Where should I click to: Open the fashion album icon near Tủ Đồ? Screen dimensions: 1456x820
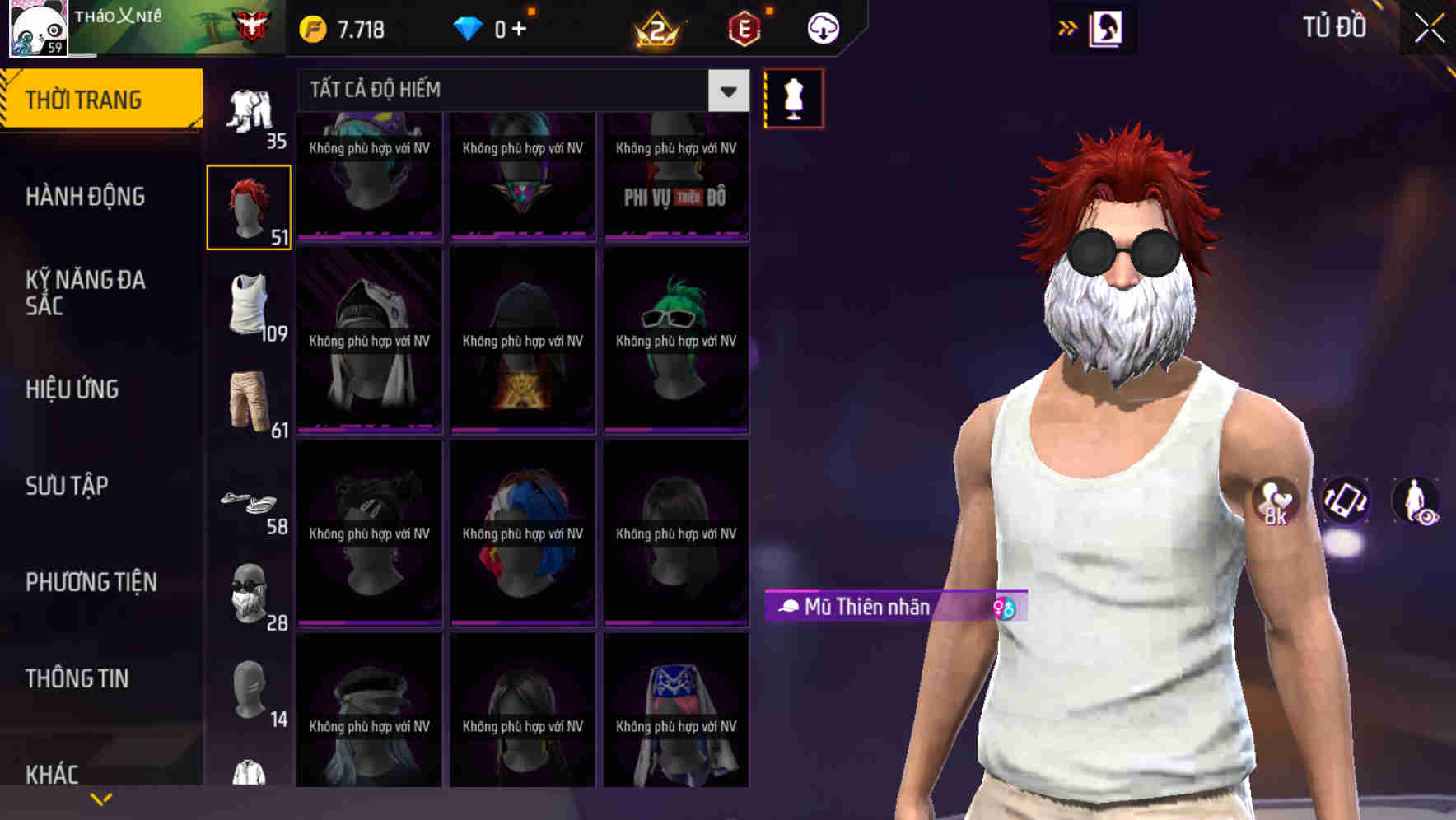coord(1105,27)
